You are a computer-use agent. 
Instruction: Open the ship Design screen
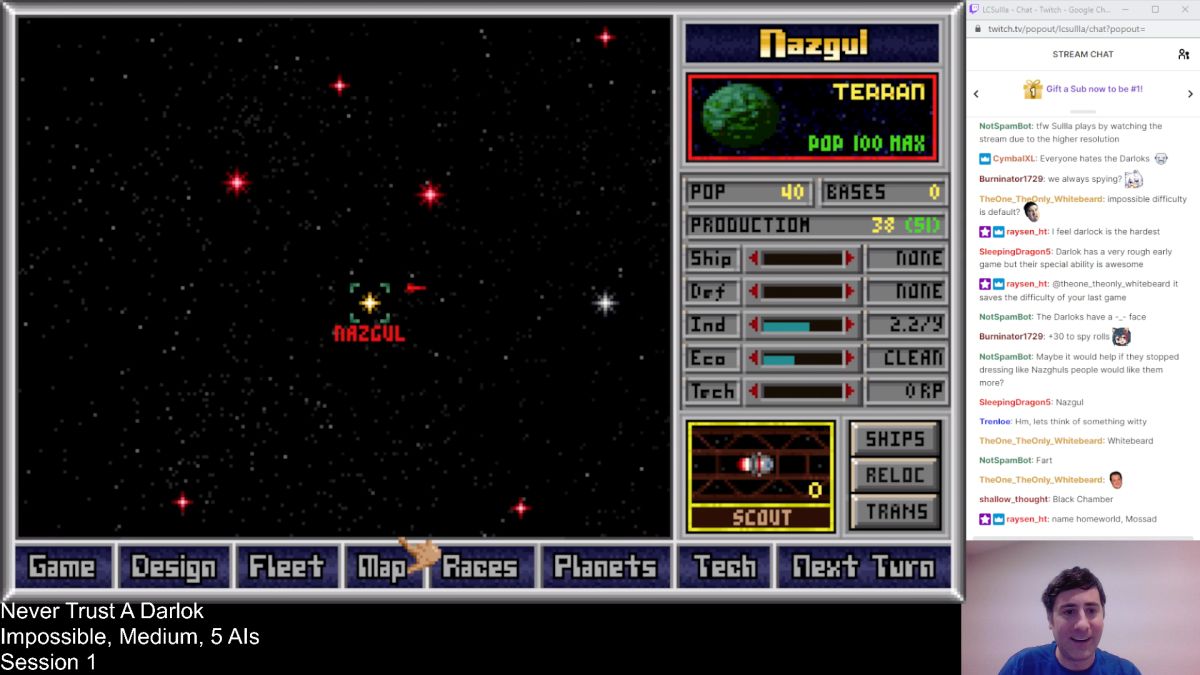pos(175,567)
